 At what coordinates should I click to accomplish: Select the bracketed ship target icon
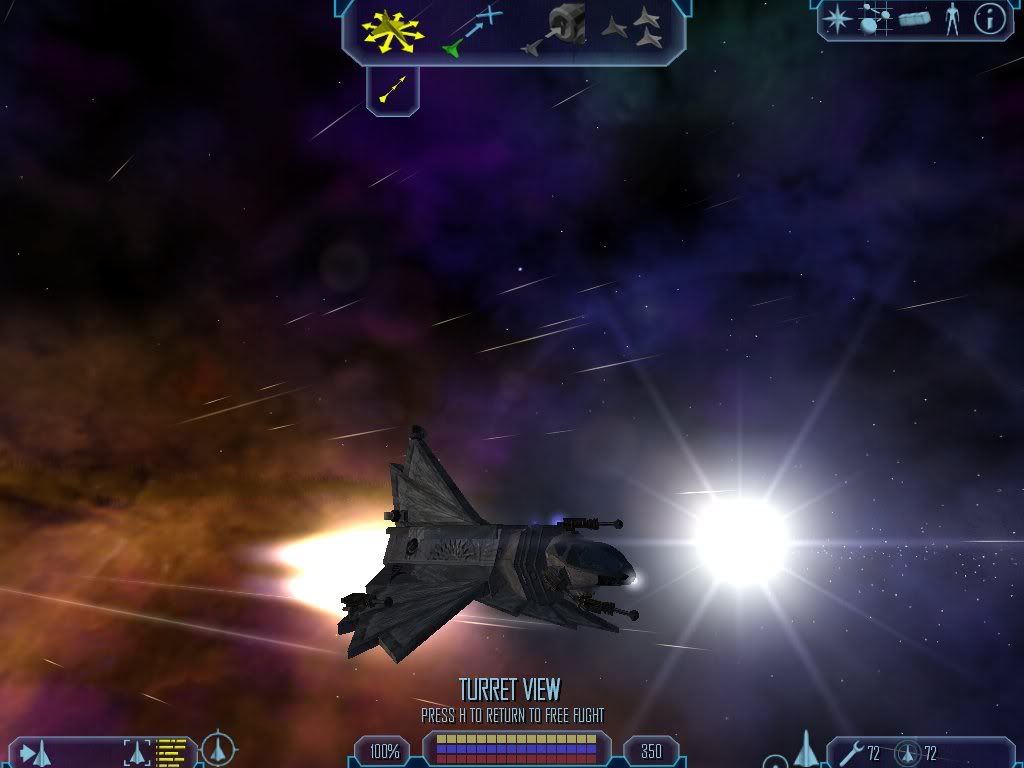tap(135, 751)
